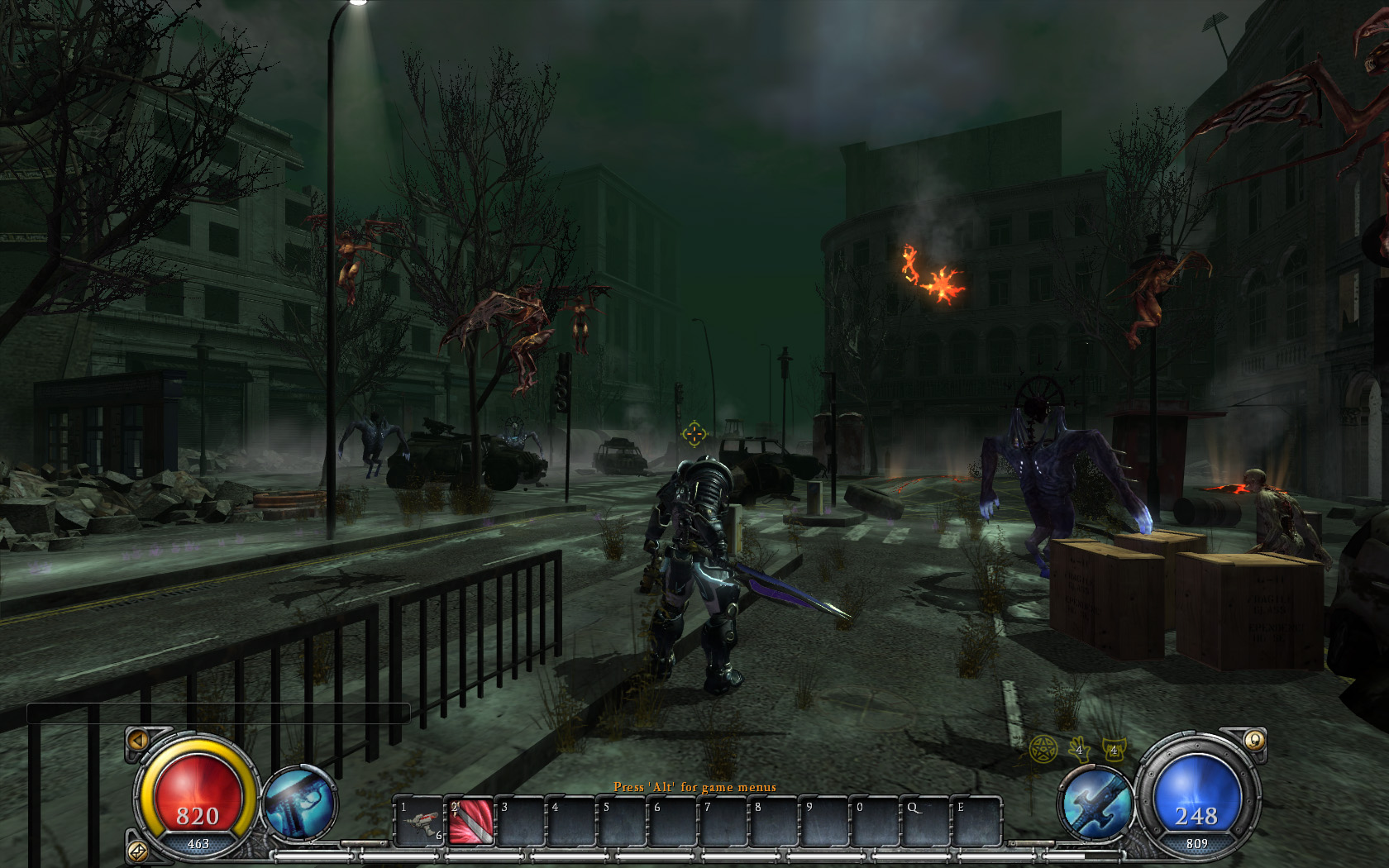Click the gold arrow button above health orb
Screen dimensions: 1389x868
[x=139, y=740]
